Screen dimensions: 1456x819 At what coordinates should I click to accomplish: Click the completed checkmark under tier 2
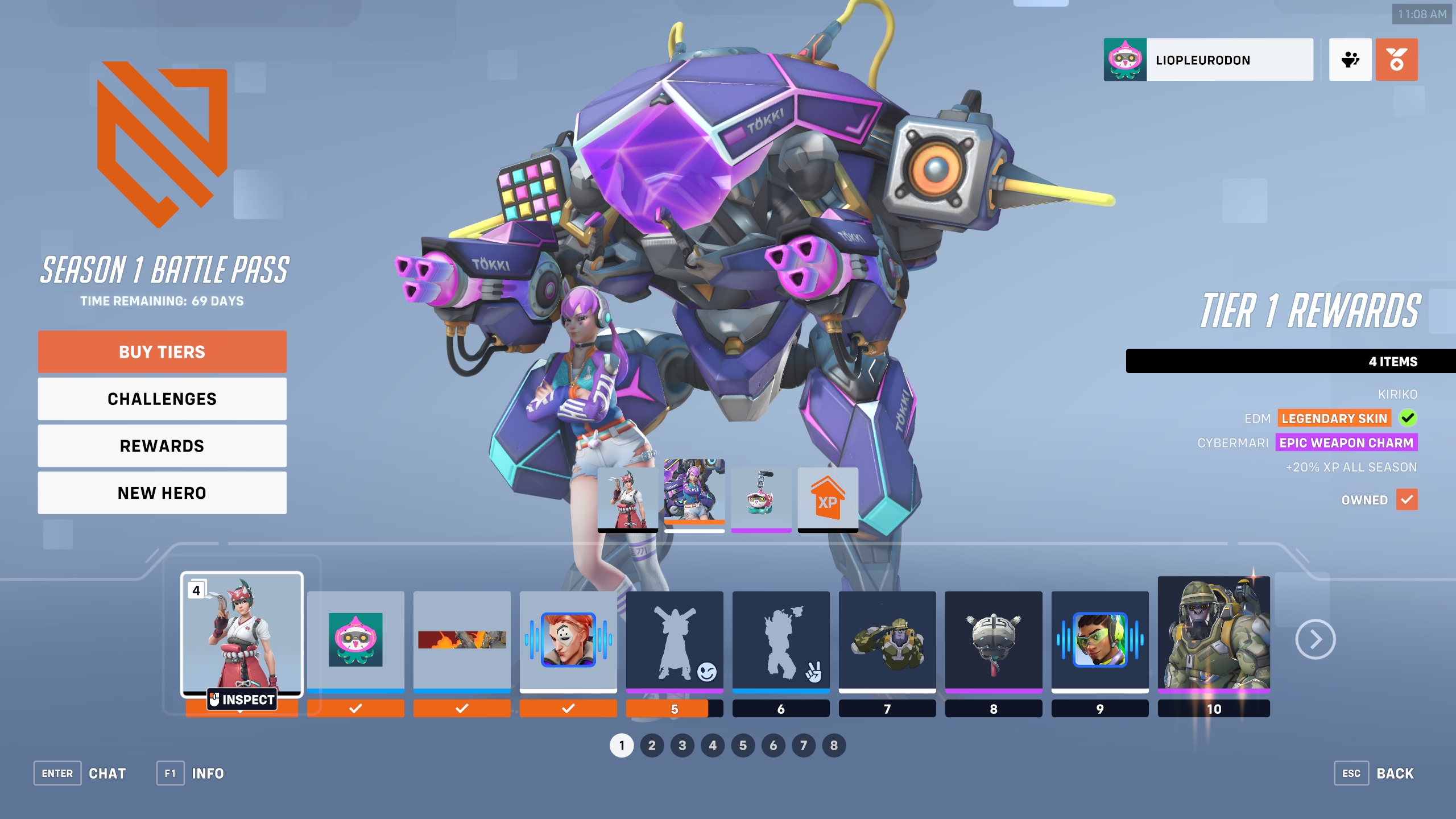pos(355,709)
